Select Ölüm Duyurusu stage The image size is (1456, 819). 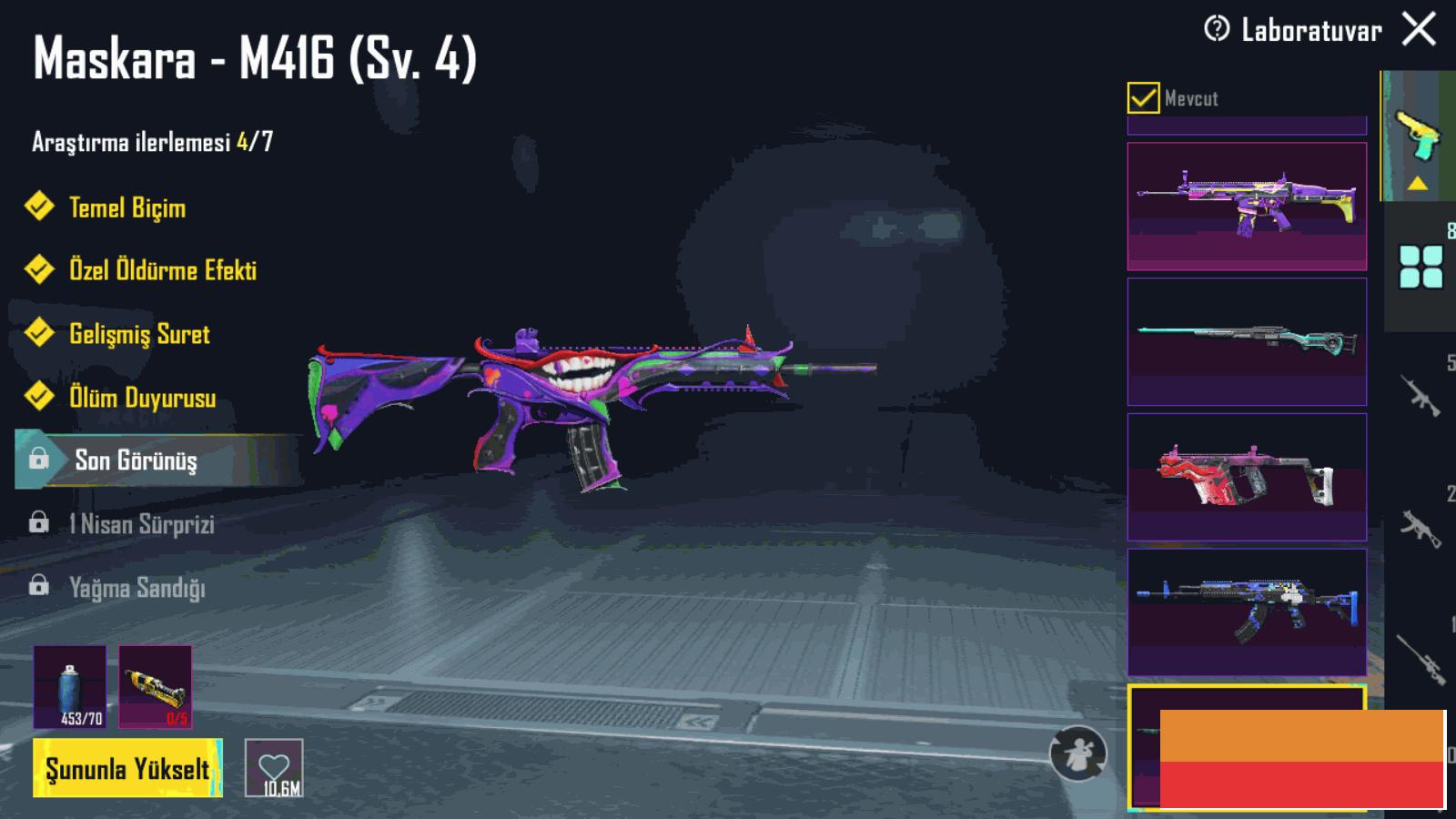pyautogui.click(x=142, y=398)
